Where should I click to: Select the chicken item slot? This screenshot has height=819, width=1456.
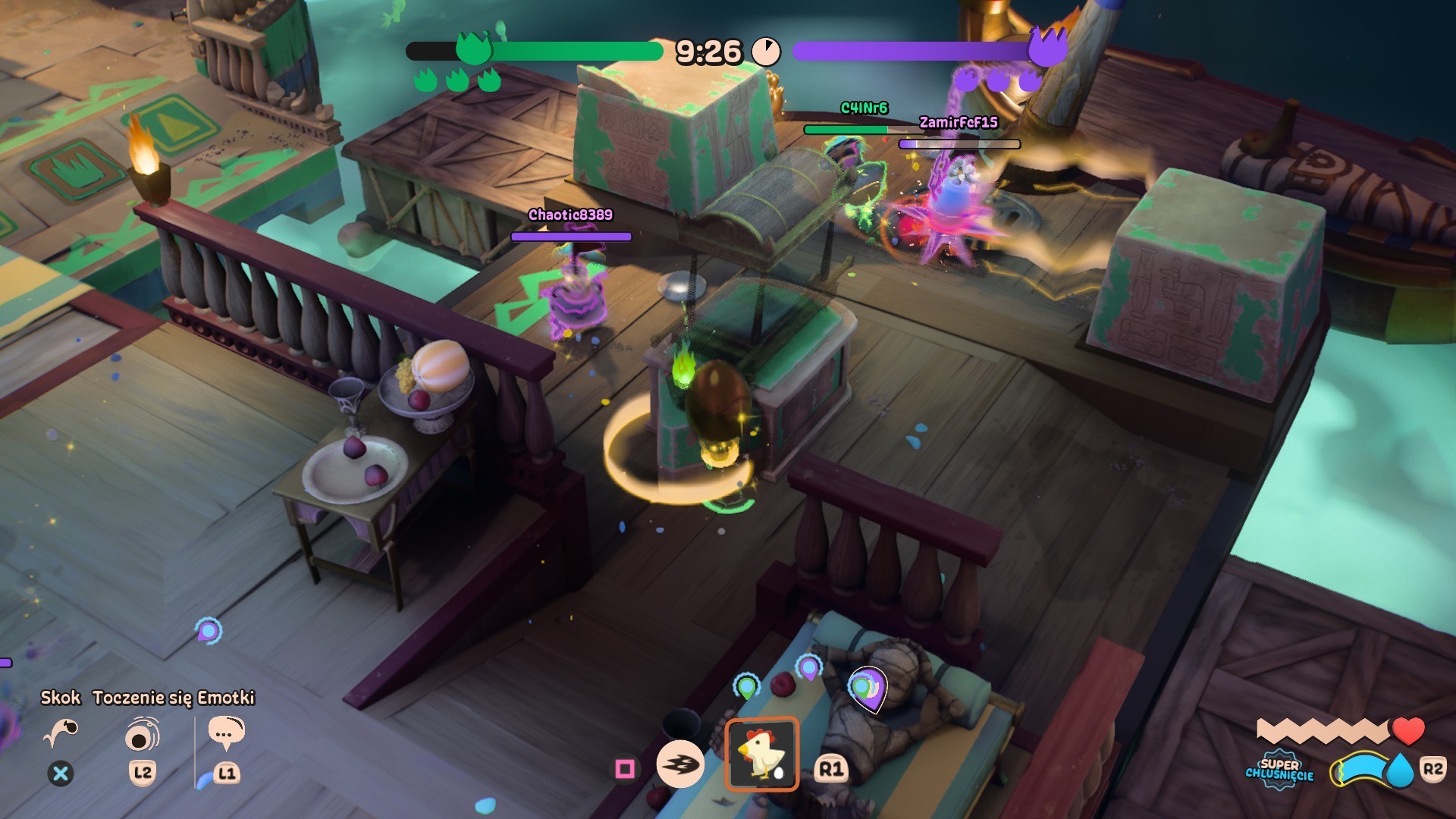[x=761, y=754]
